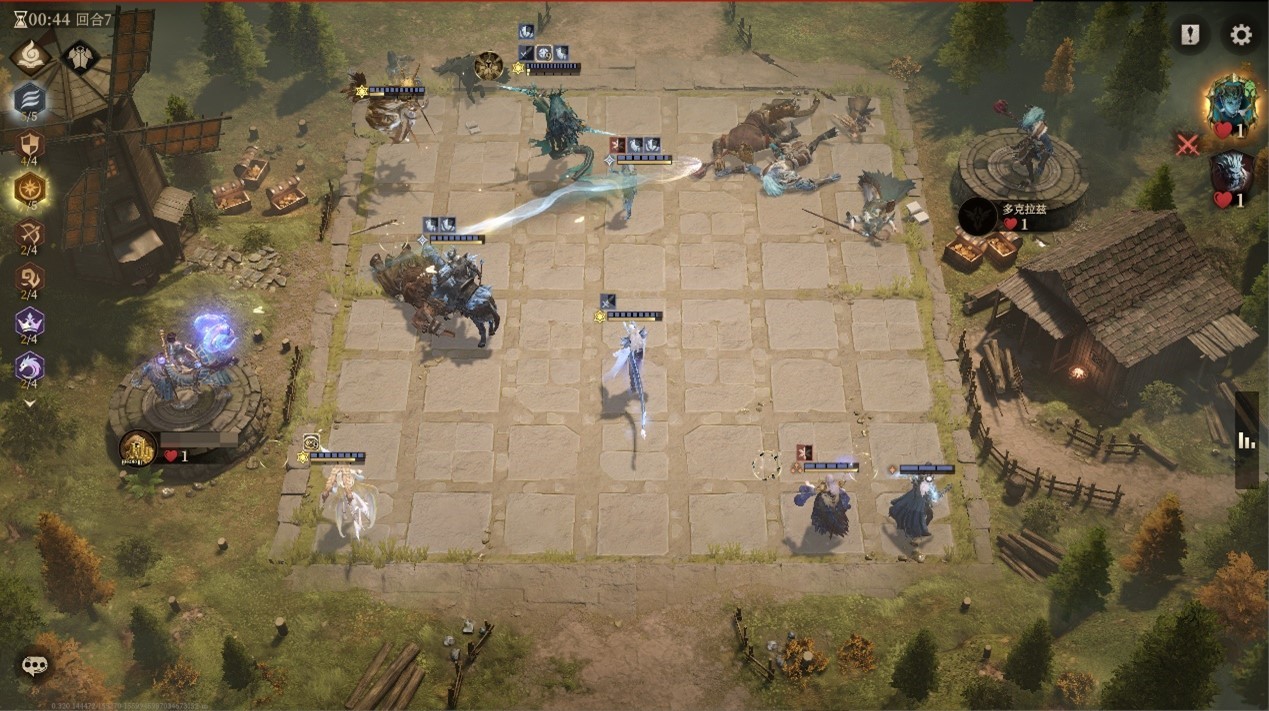Show the purple crown synergy details

coord(29,323)
